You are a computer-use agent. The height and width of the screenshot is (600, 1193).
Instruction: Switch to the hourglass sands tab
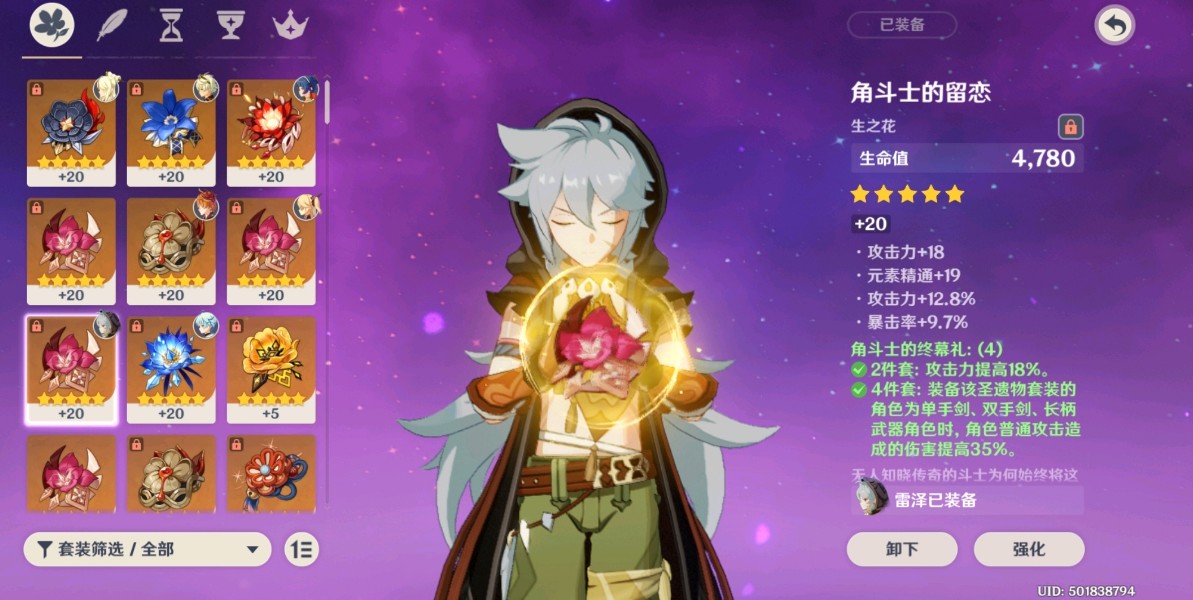coord(171,26)
